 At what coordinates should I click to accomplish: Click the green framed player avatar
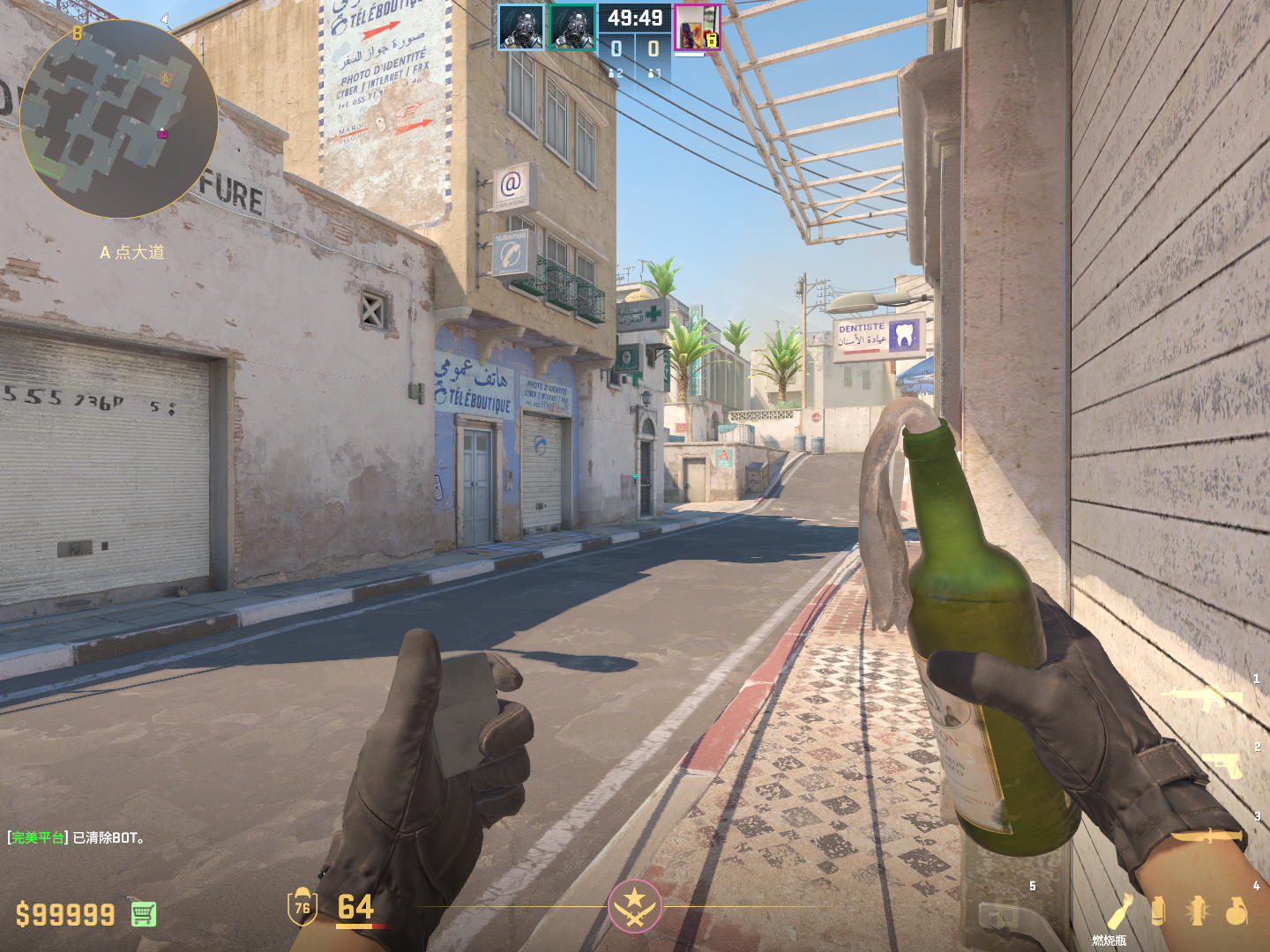coord(572,27)
